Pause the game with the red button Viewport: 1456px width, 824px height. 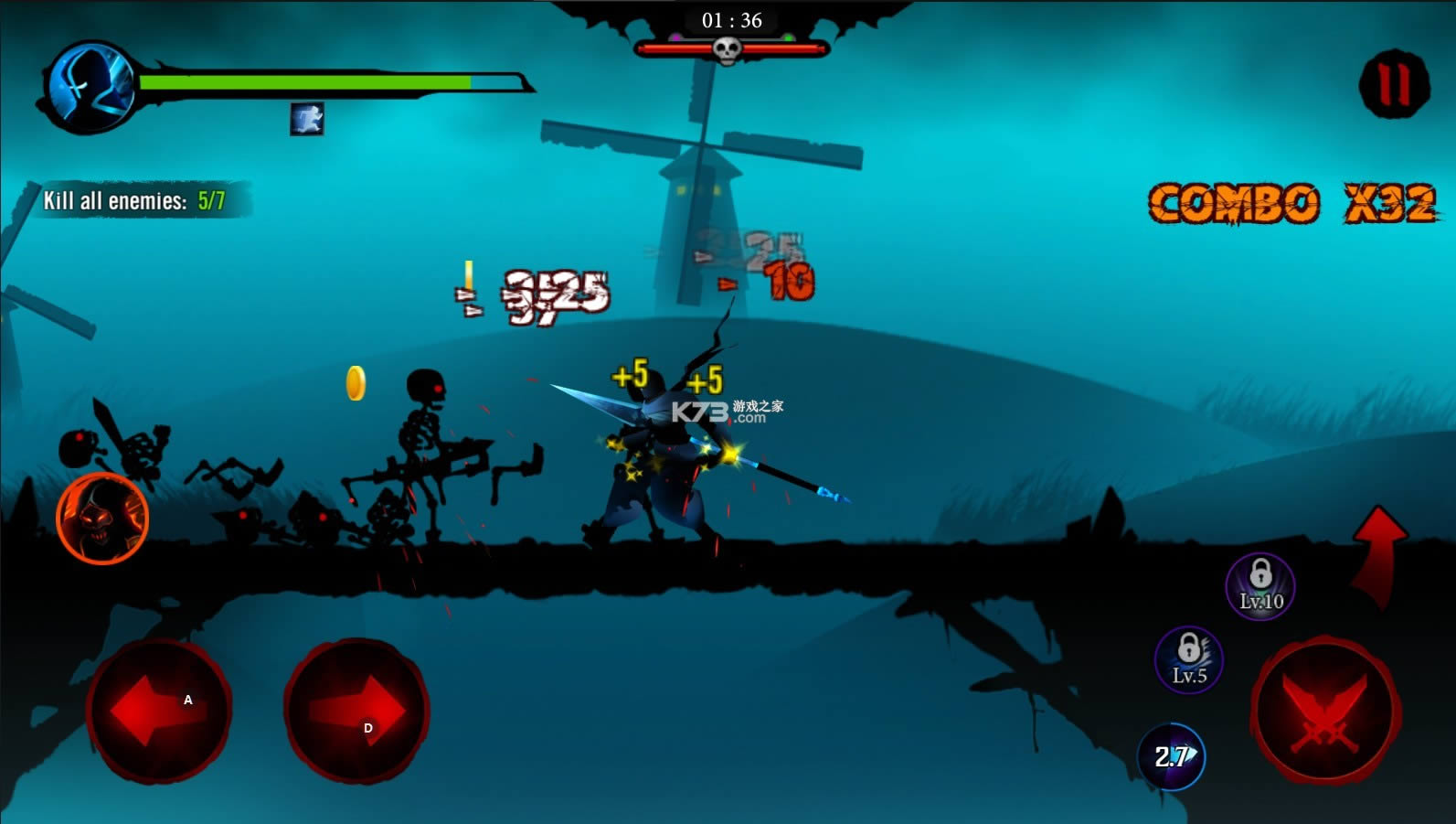(1394, 84)
